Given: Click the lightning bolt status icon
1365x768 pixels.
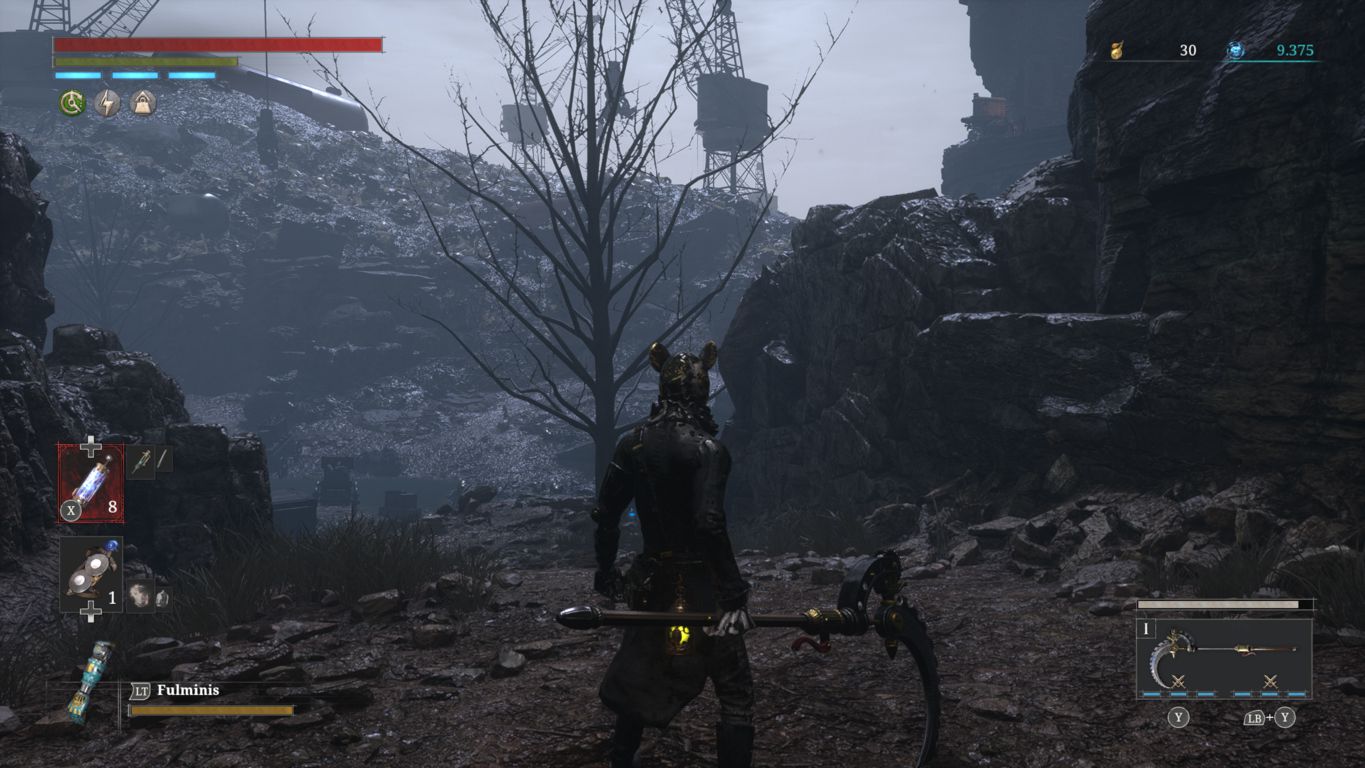Looking at the screenshot, I should pos(107,102).
